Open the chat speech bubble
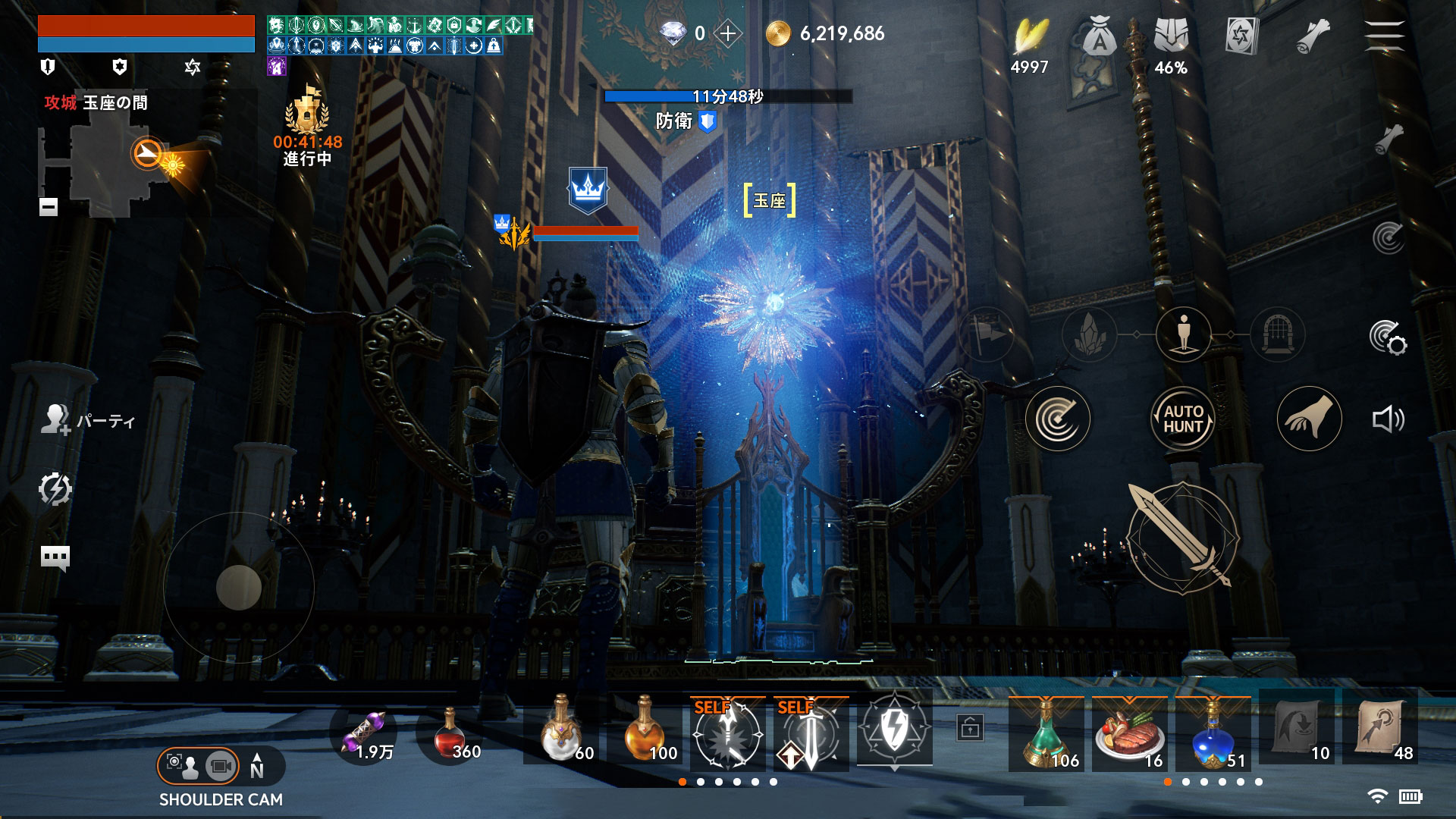The height and width of the screenshot is (819, 1456). [x=55, y=558]
